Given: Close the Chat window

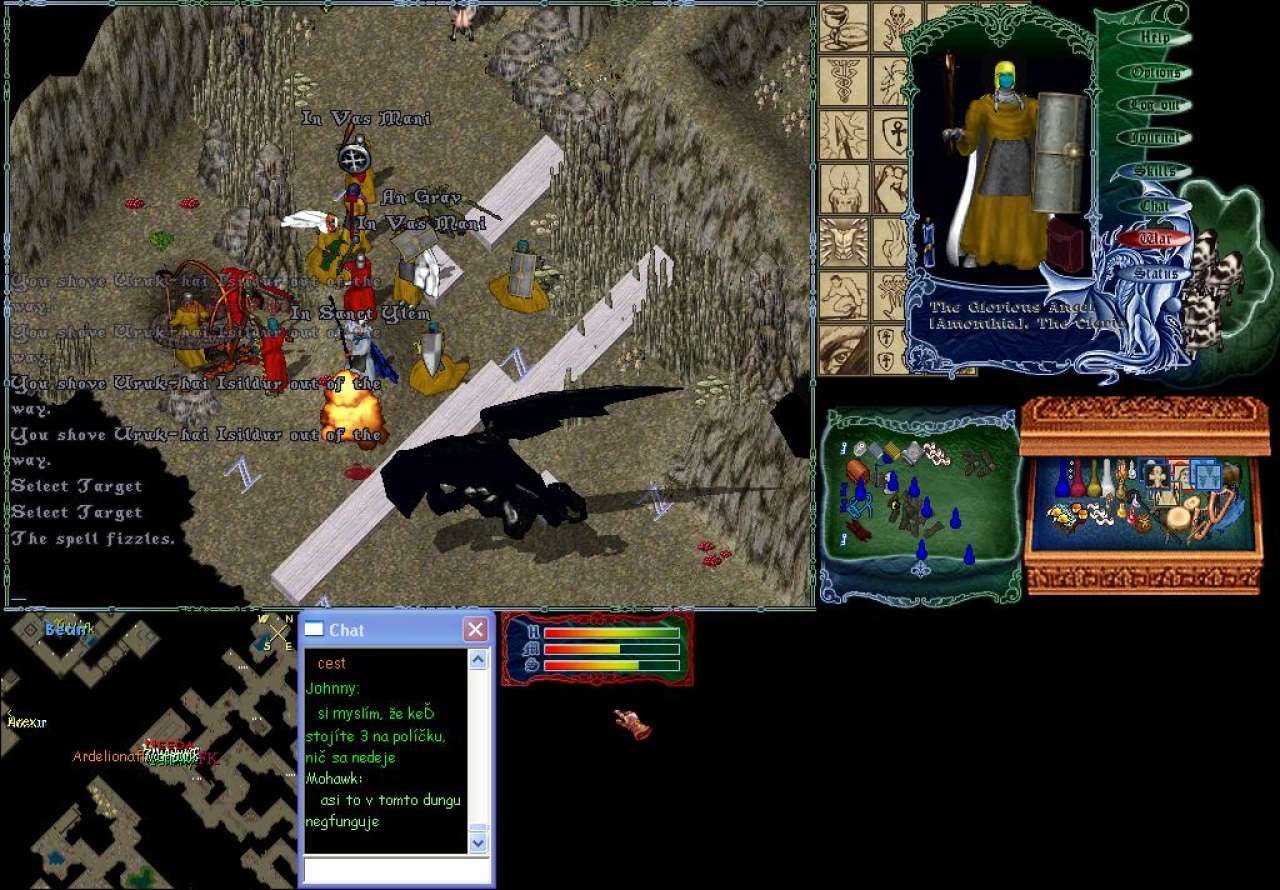Looking at the screenshot, I should (x=476, y=630).
